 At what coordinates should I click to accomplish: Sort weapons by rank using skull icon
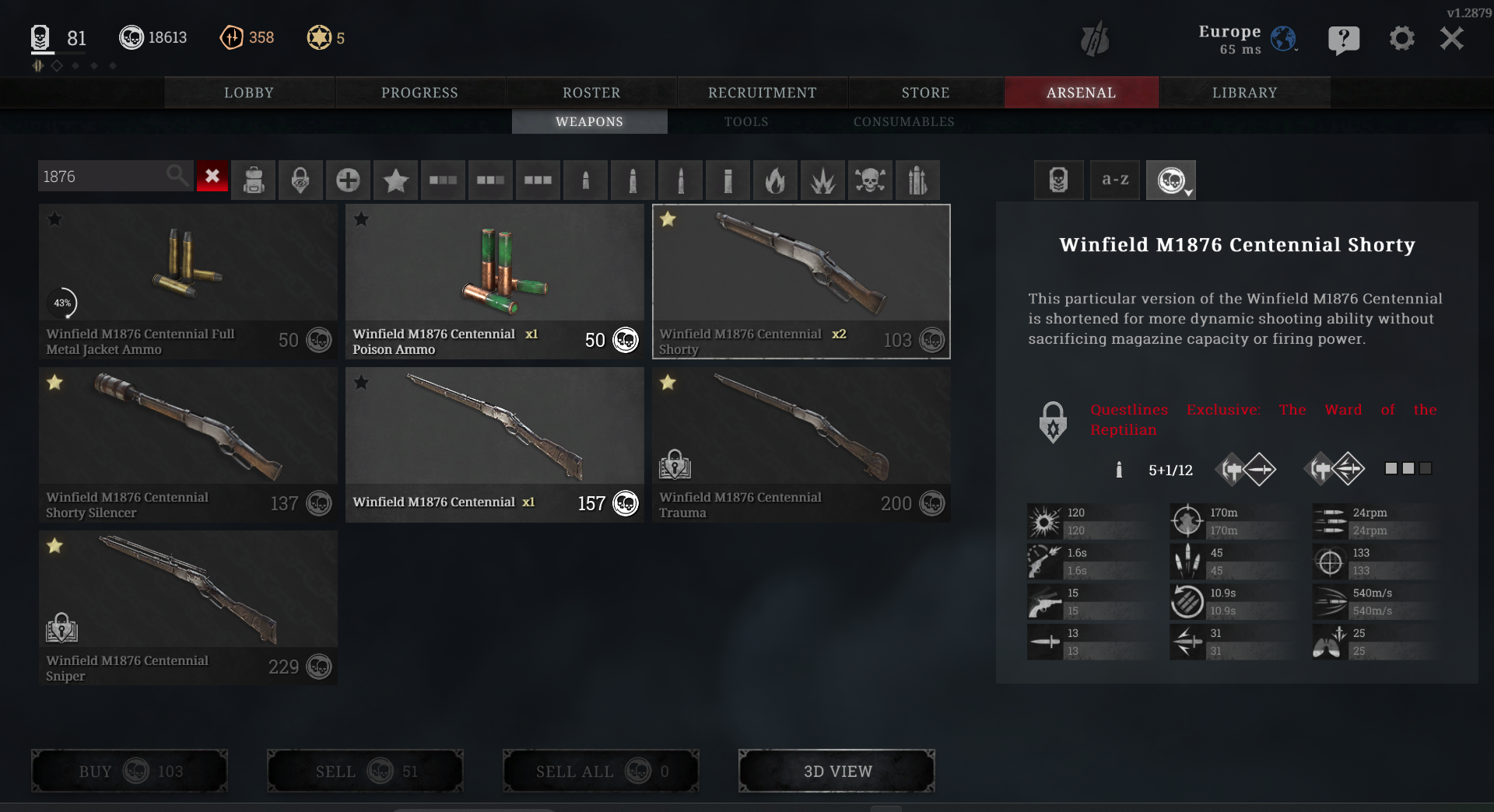1058,180
